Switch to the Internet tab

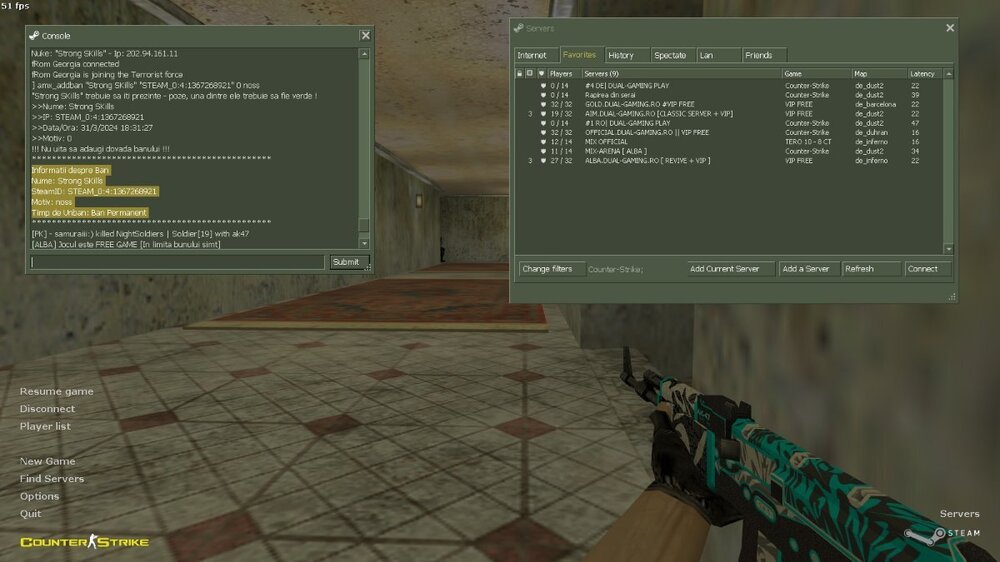click(532, 55)
